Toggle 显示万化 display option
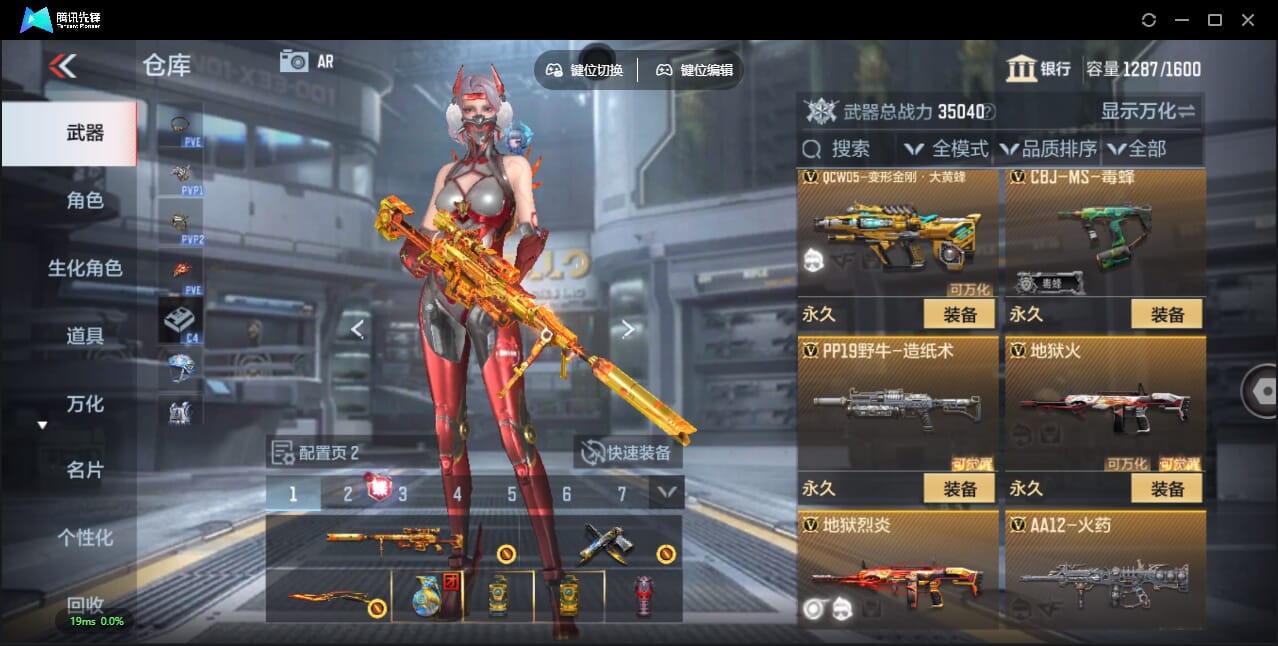This screenshot has width=1278, height=646. click(1148, 111)
